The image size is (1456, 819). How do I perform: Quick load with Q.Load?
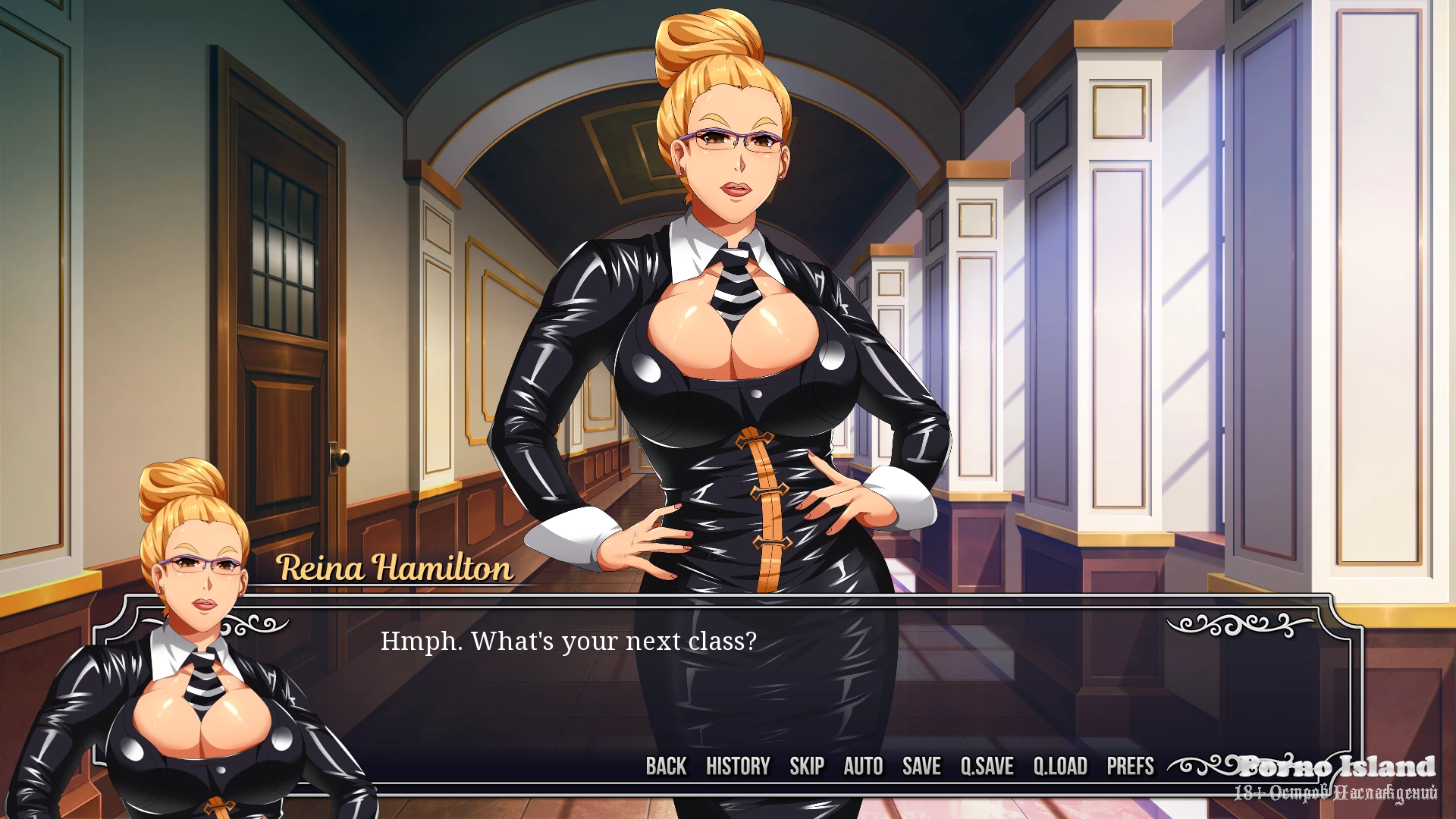(1060, 767)
